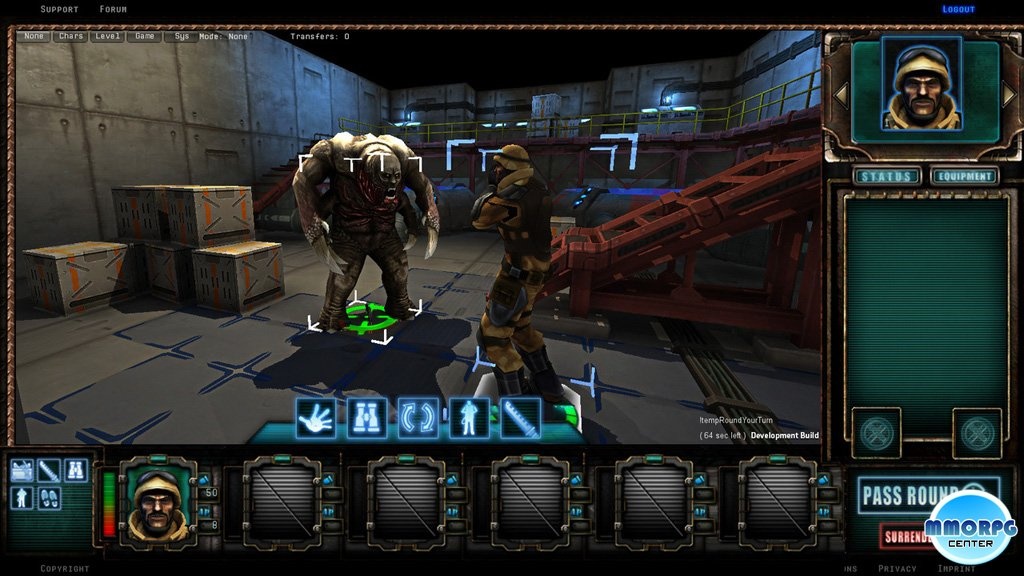Switch to the Level debug tab

point(108,36)
